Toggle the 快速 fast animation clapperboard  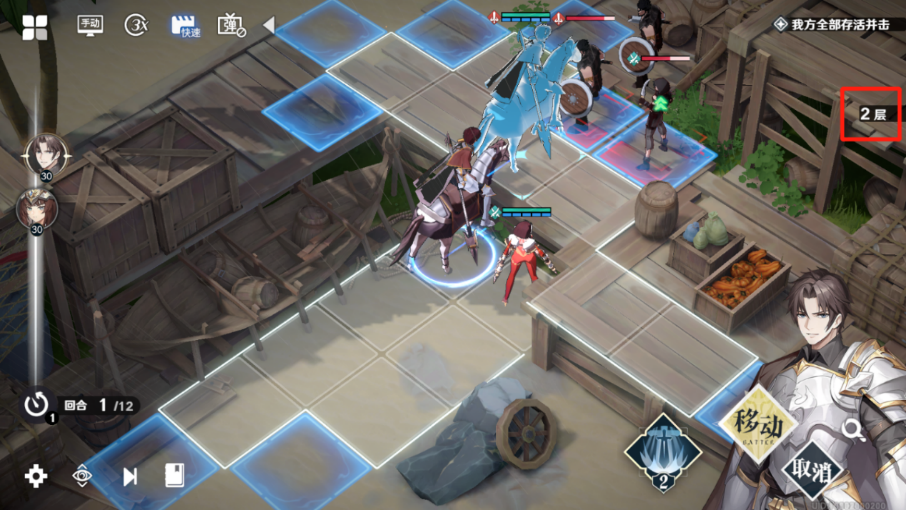(x=183, y=25)
